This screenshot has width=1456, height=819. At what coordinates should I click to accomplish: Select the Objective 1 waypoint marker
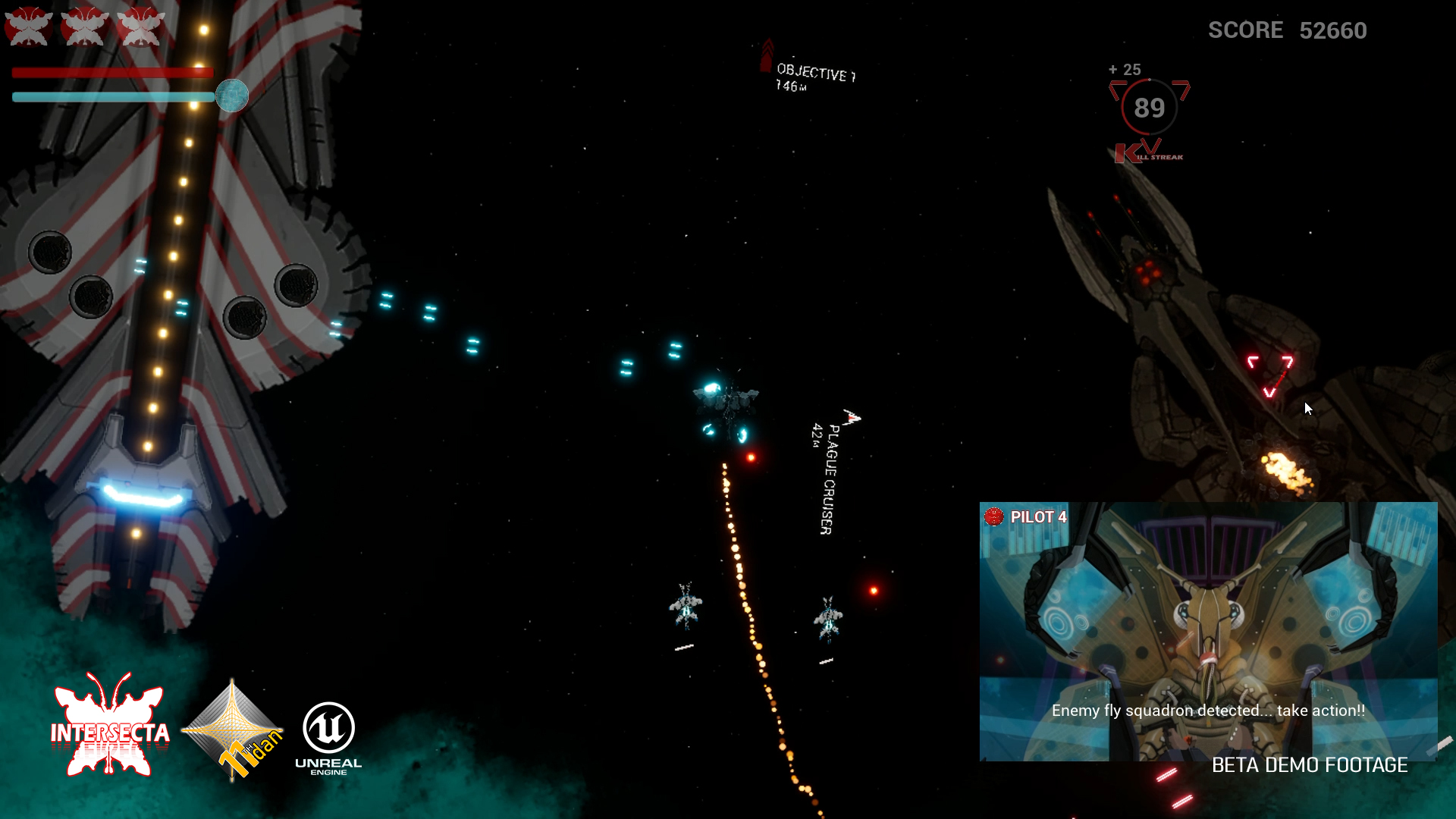[x=767, y=55]
